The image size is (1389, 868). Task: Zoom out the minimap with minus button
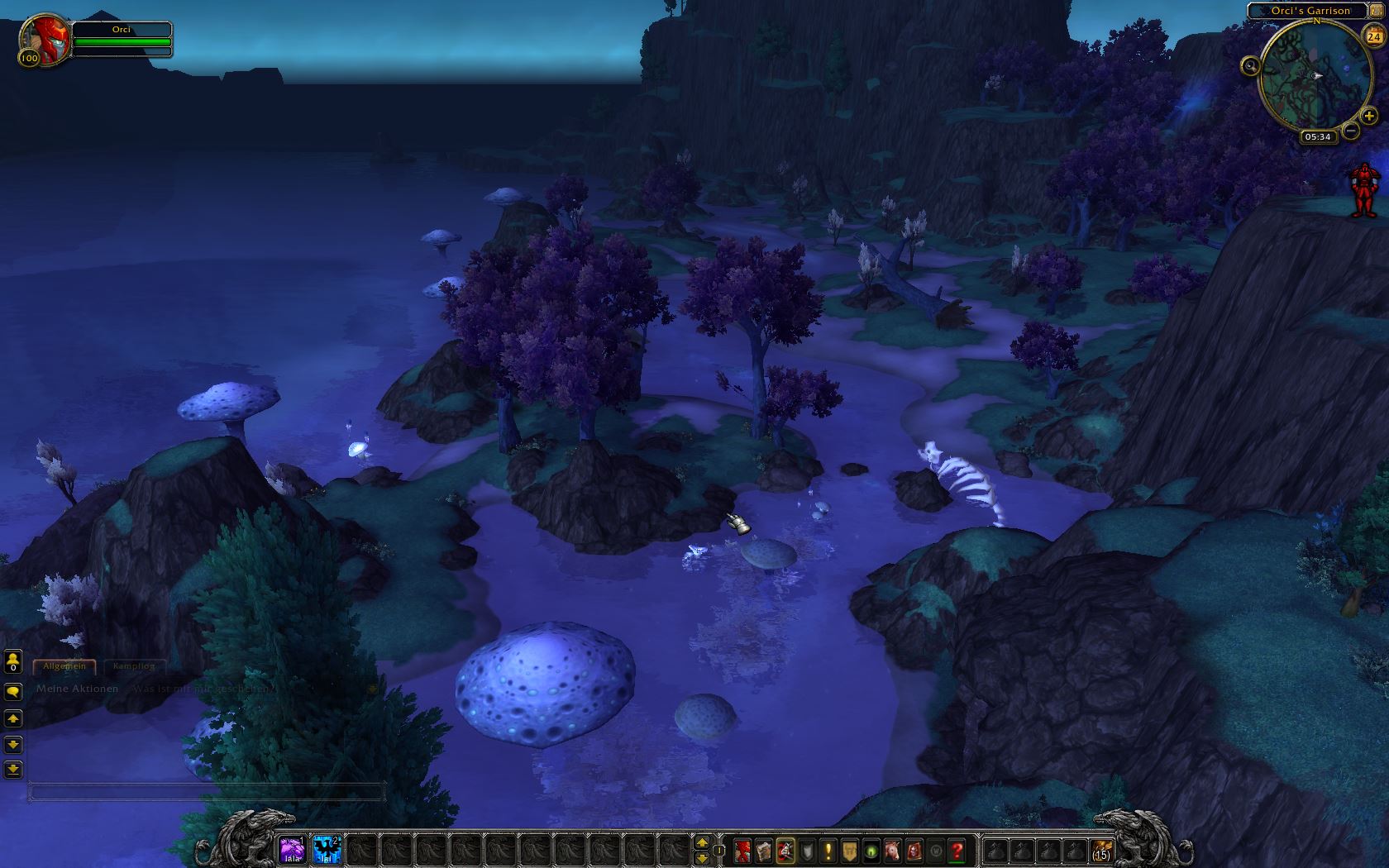[x=1351, y=131]
